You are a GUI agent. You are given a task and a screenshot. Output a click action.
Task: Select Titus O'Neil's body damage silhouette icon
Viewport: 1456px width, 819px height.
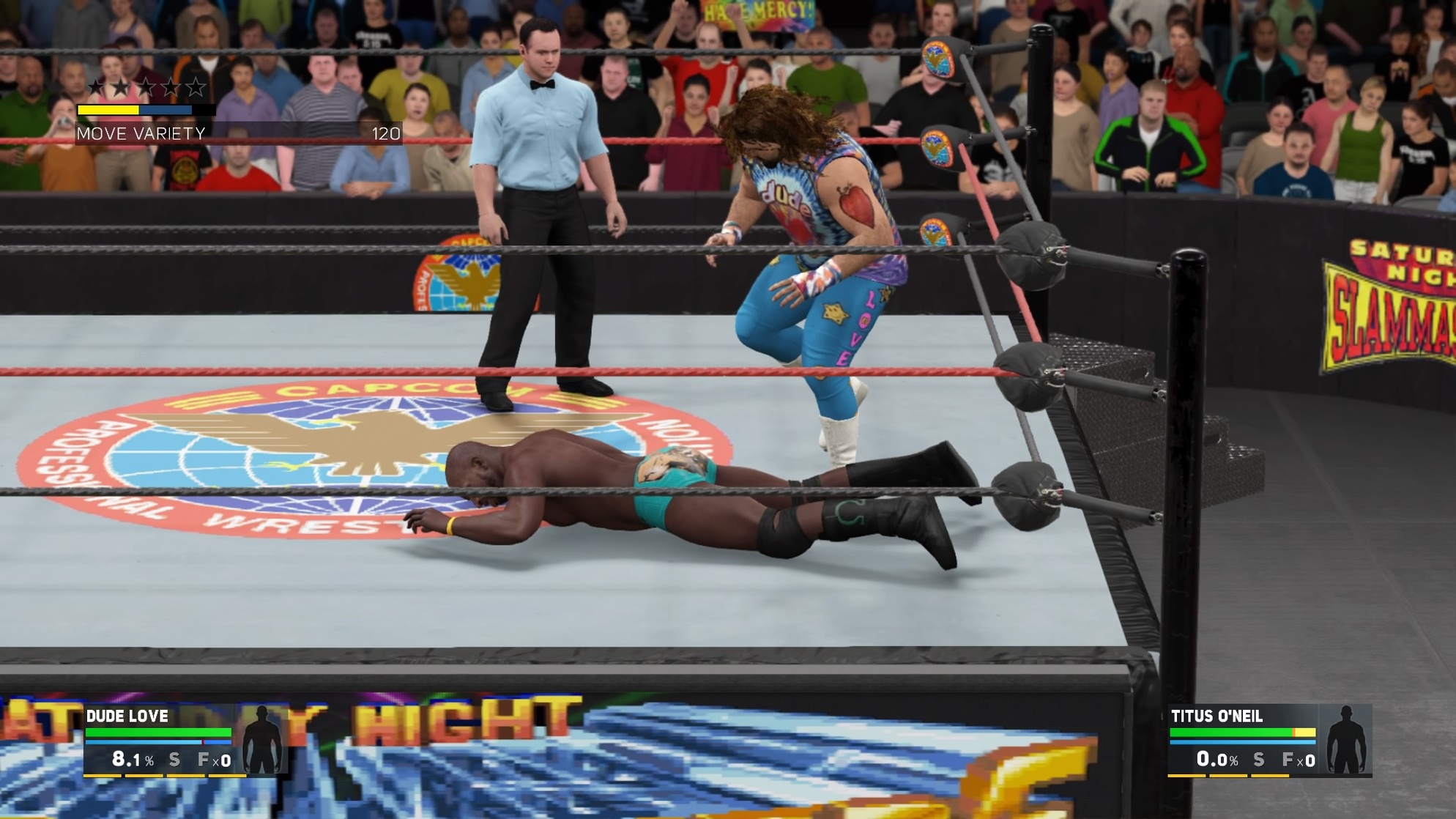(1345, 739)
